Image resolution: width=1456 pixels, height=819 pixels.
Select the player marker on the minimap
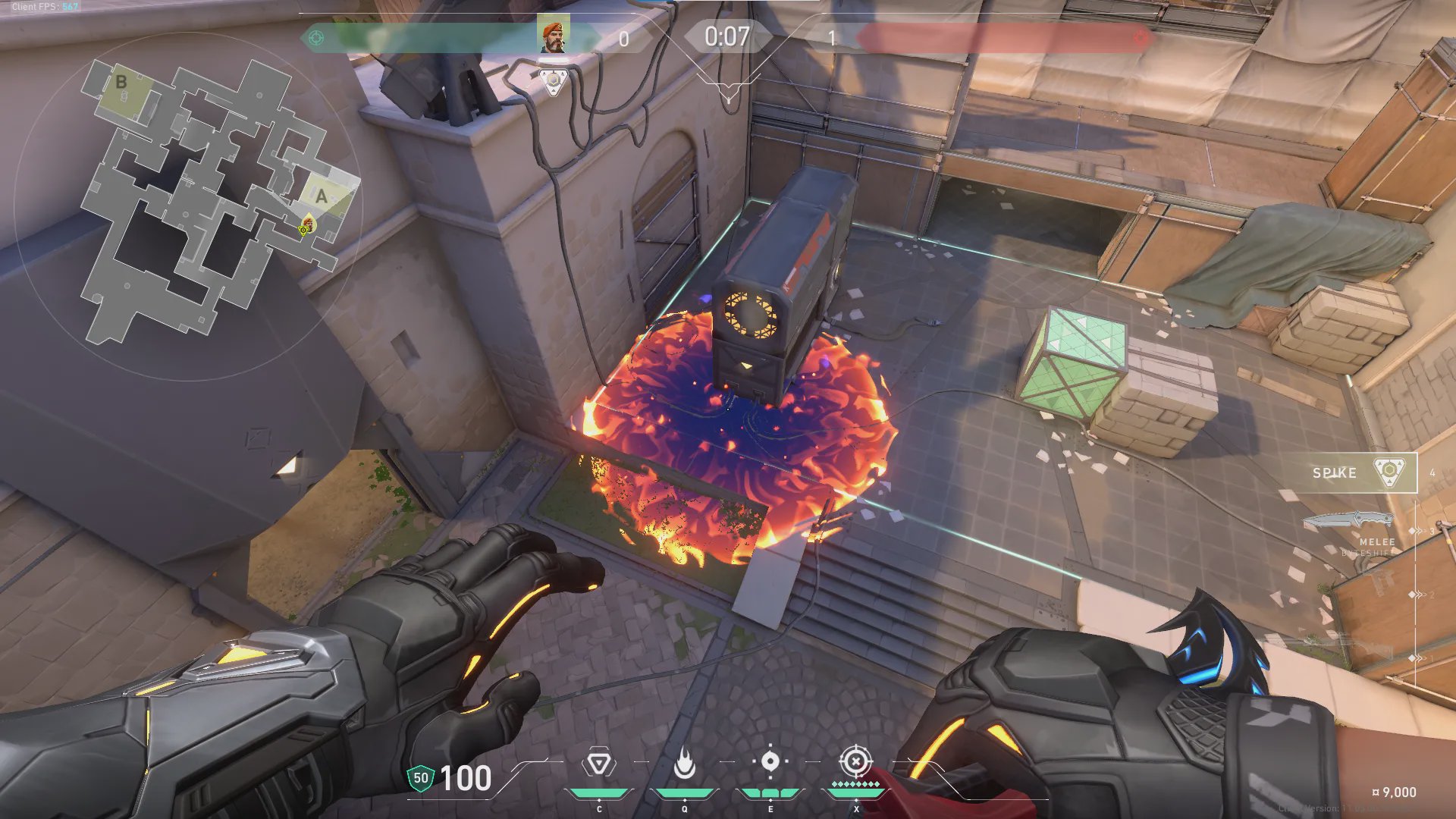click(x=306, y=226)
